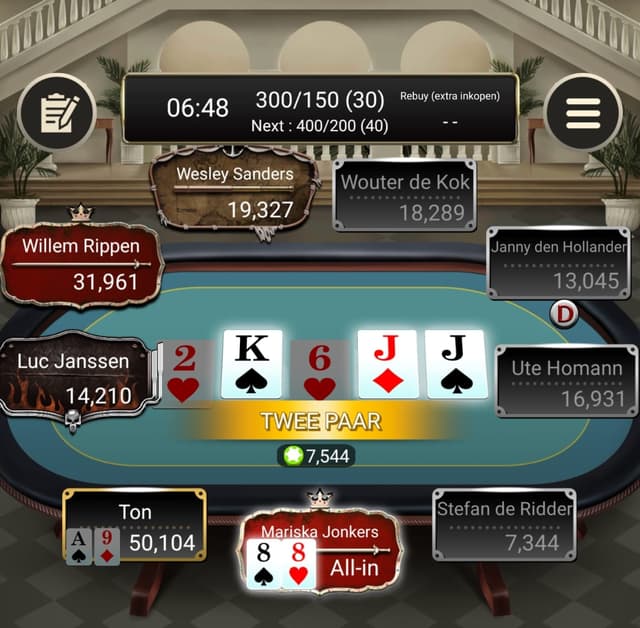Open the hamburger menu
This screenshot has height=628, width=640.
click(583, 112)
